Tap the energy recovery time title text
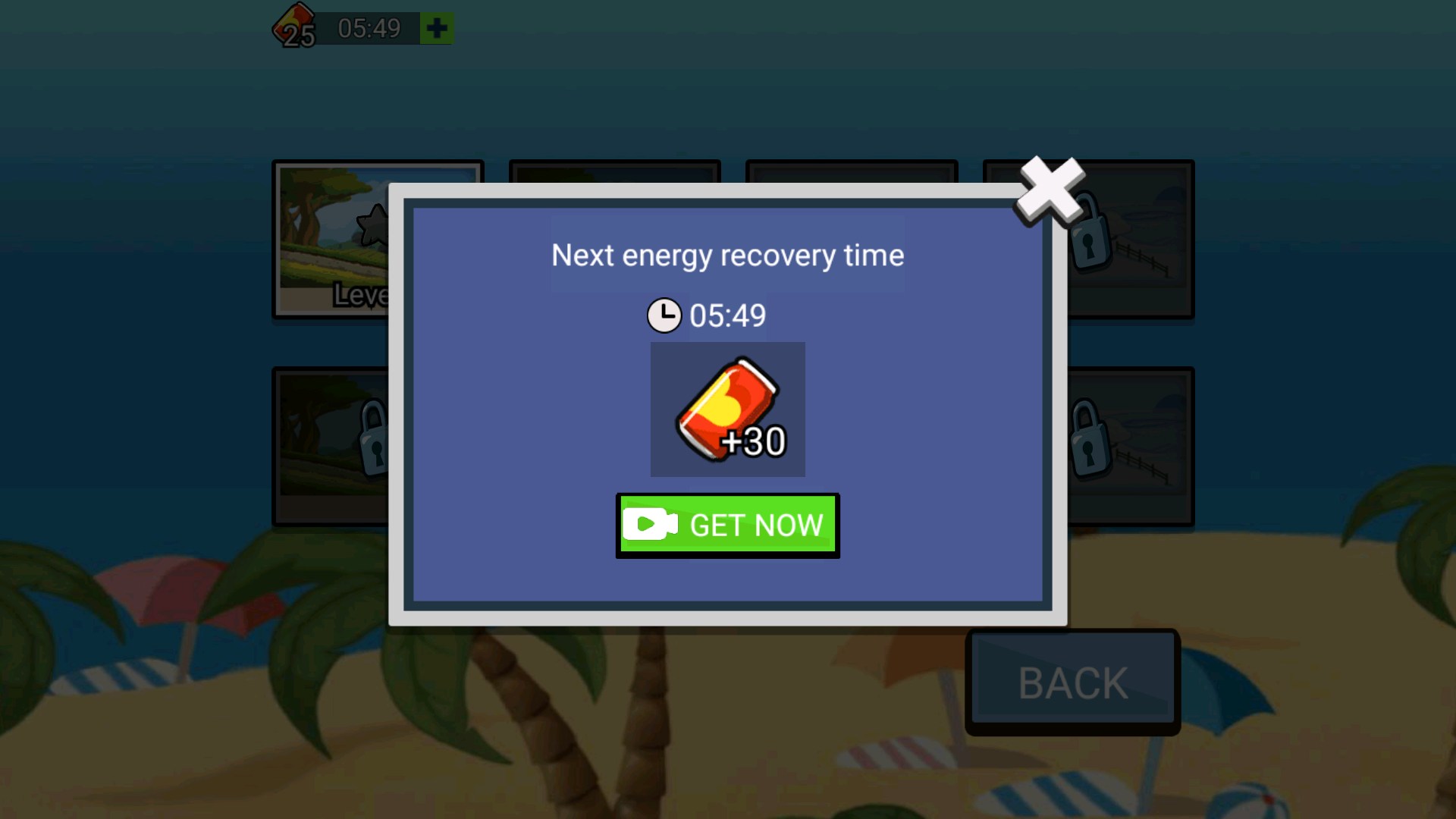1456x819 pixels. tap(726, 256)
